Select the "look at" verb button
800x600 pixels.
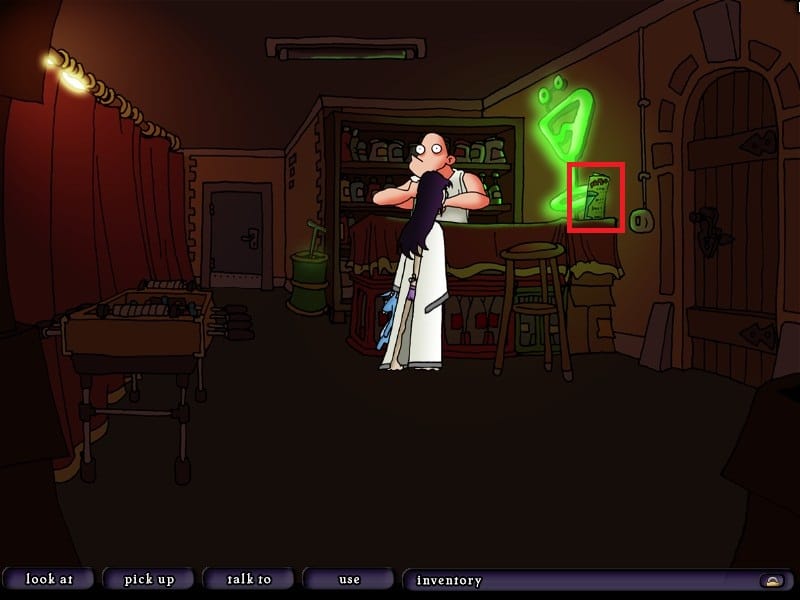pyautogui.click(x=48, y=579)
